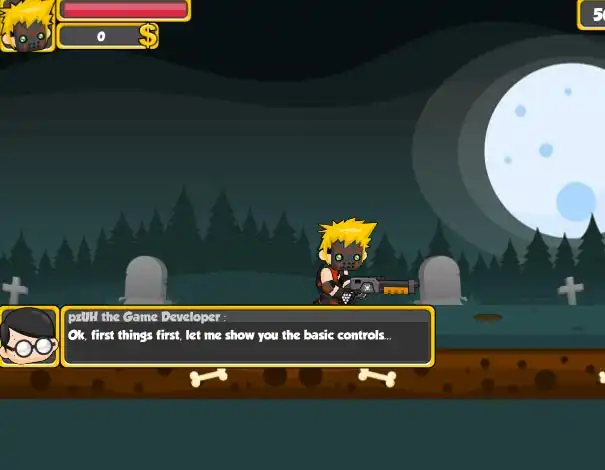Click the Game Developer's portrait with glasses

(28, 336)
